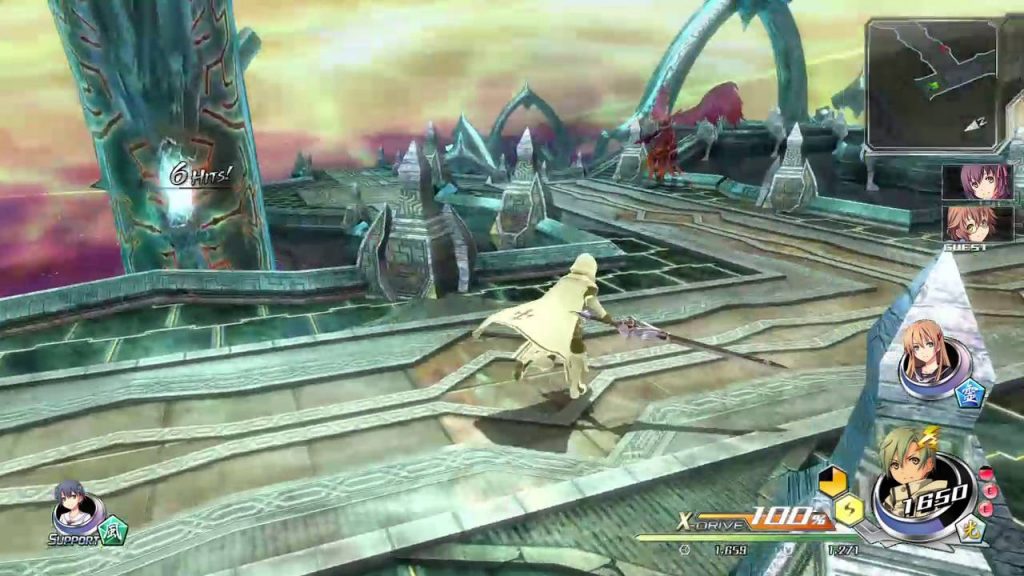Click the white light element badge
This screenshot has height=576, width=1024.
[x=968, y=531]
